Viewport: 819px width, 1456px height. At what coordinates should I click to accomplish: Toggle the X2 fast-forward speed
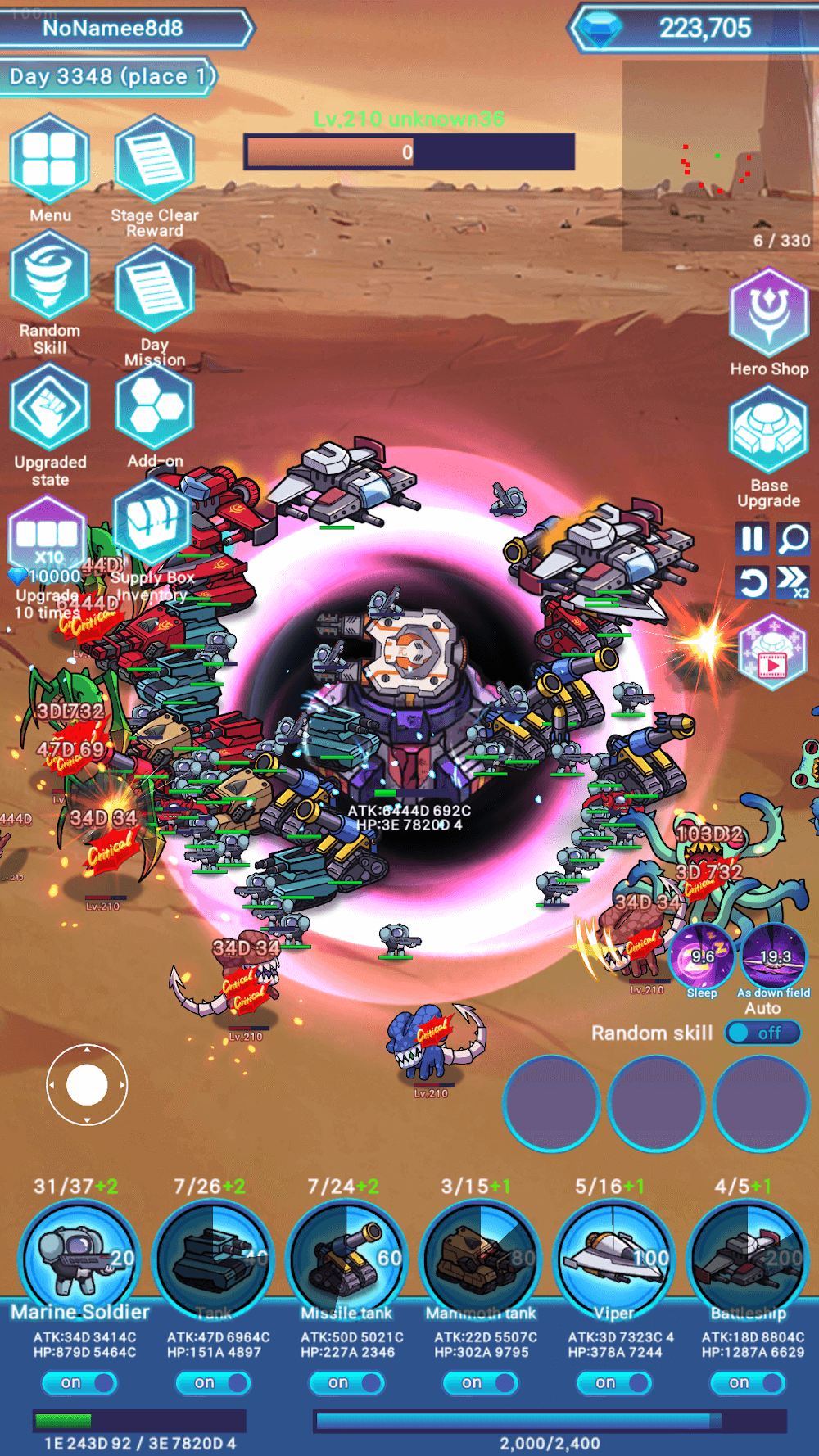[x=793, y=581]
